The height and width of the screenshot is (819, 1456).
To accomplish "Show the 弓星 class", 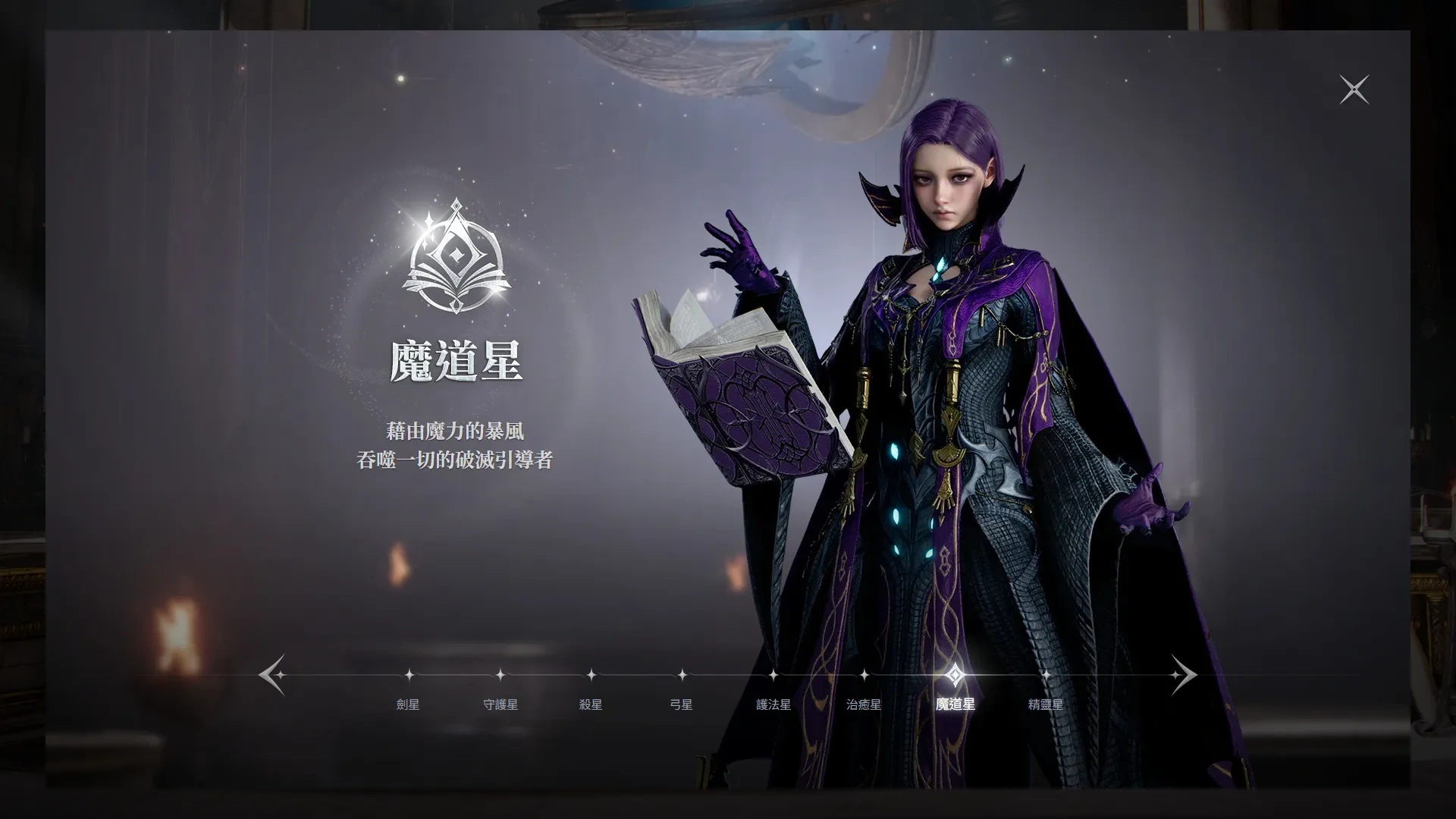I will 682,704.
